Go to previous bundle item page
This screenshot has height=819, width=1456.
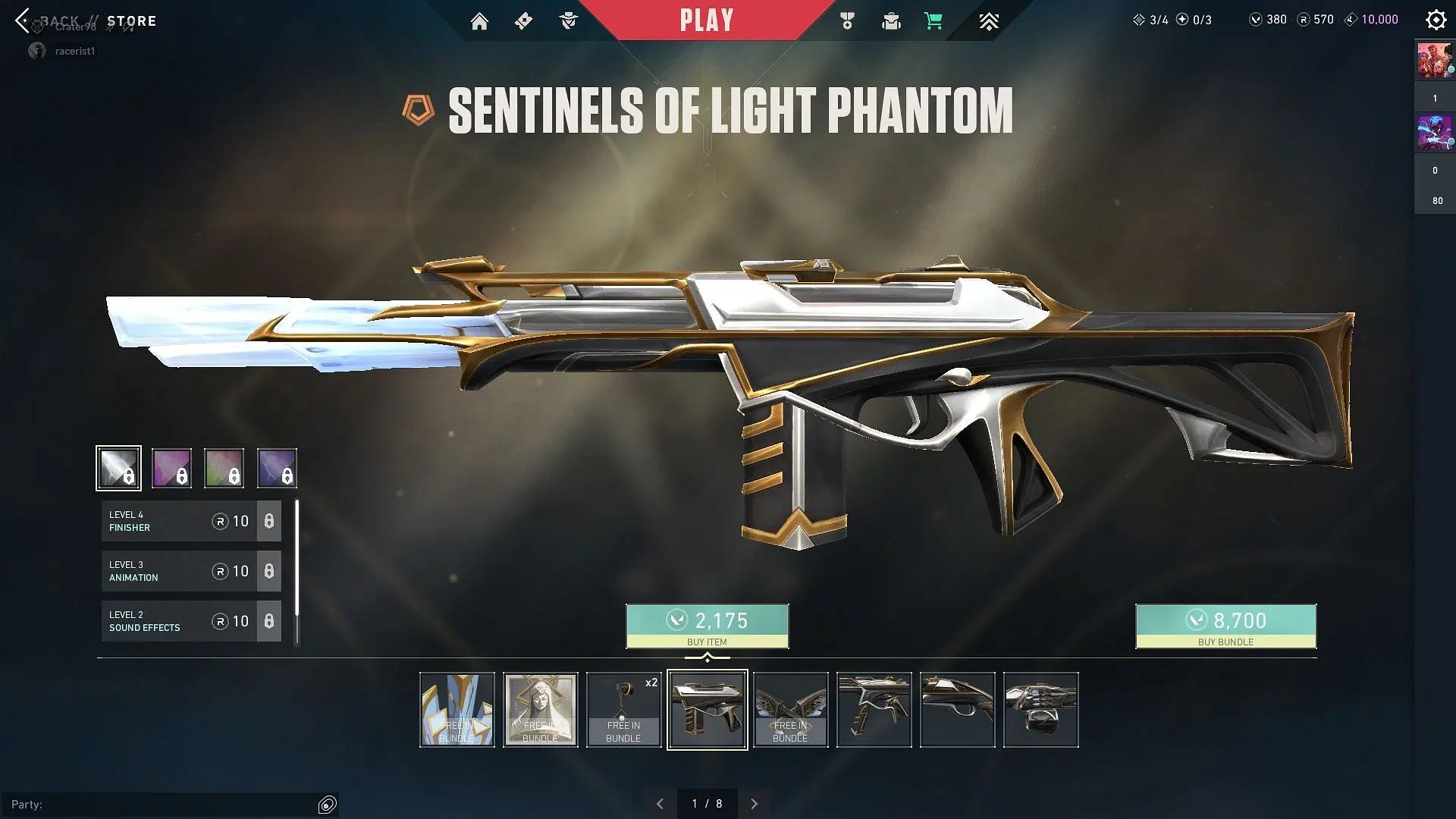[x=660, y=803]
